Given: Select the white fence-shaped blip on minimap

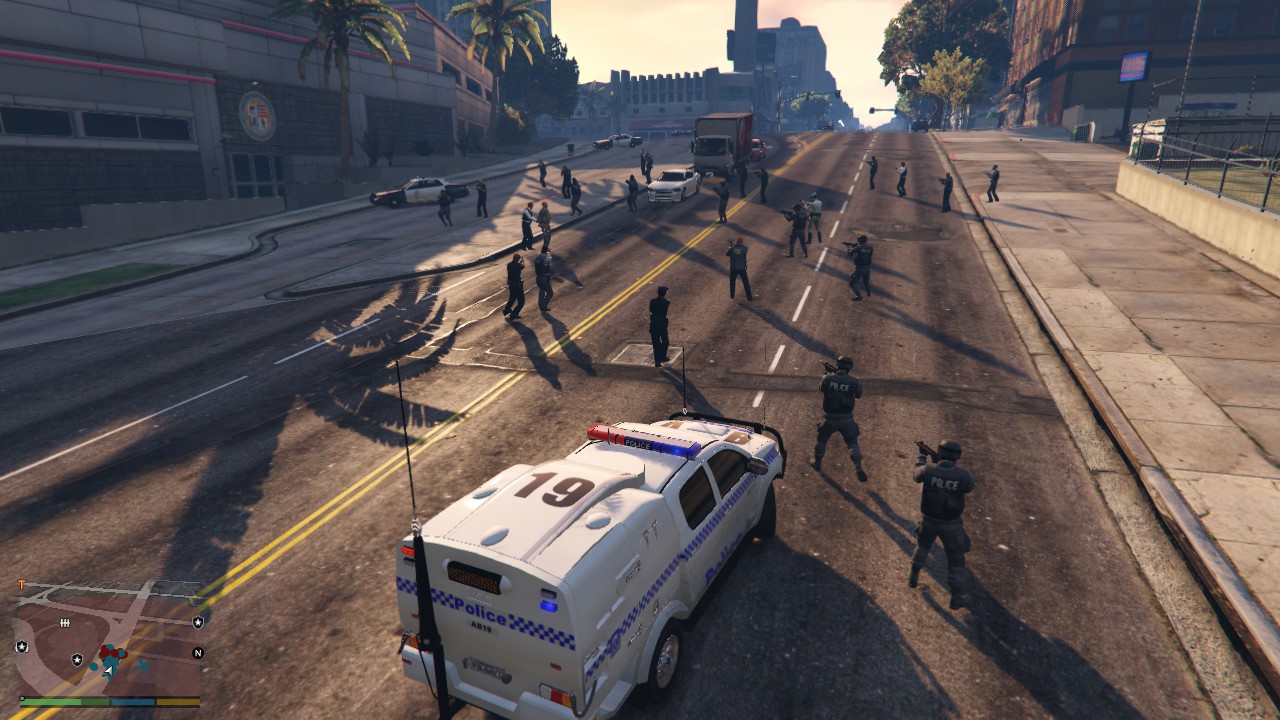Looking at the screenshot, I should 66,623.
